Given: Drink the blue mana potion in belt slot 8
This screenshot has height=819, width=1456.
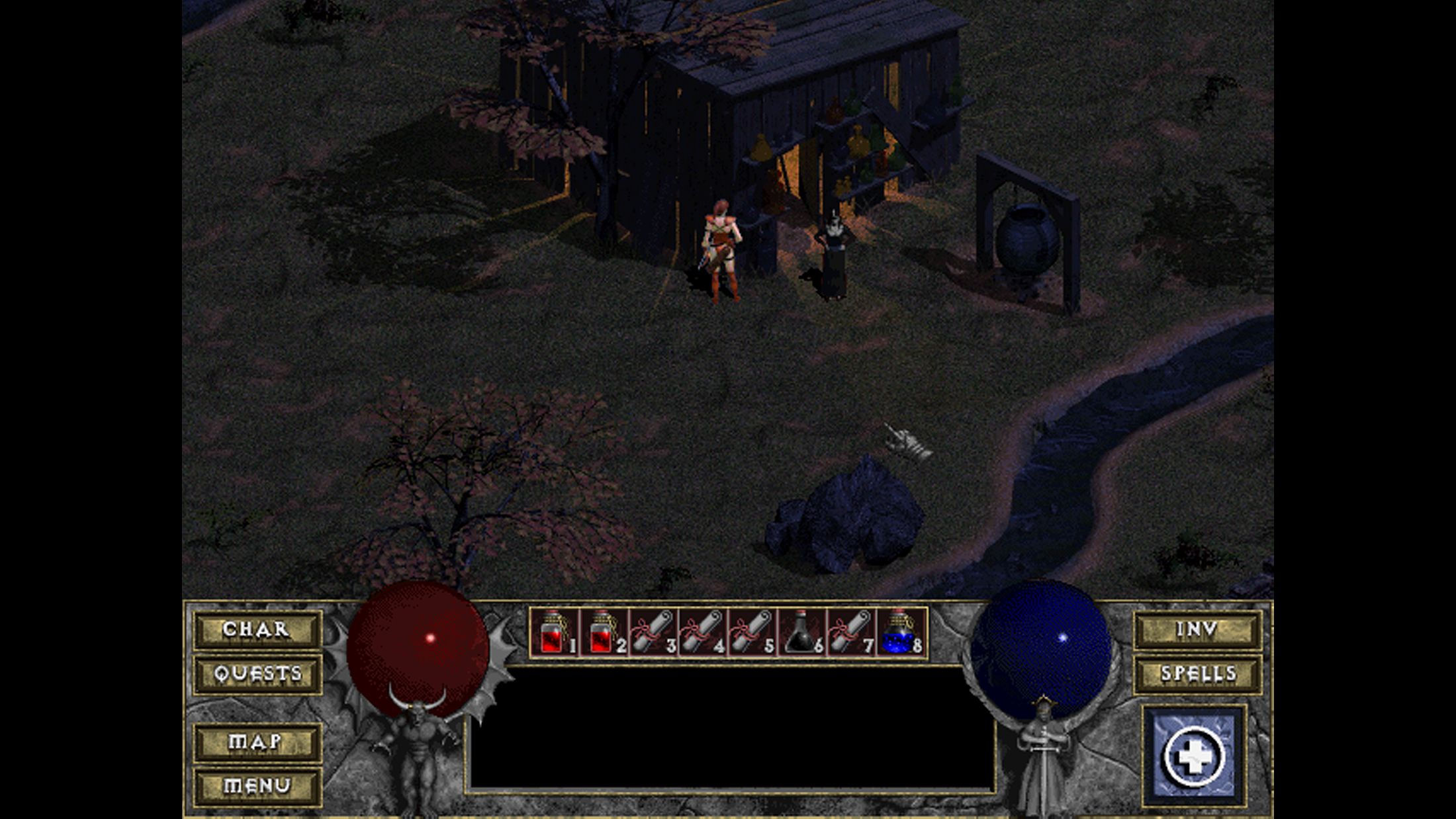Looking at the screenshot, I should [x=900, y=632].
